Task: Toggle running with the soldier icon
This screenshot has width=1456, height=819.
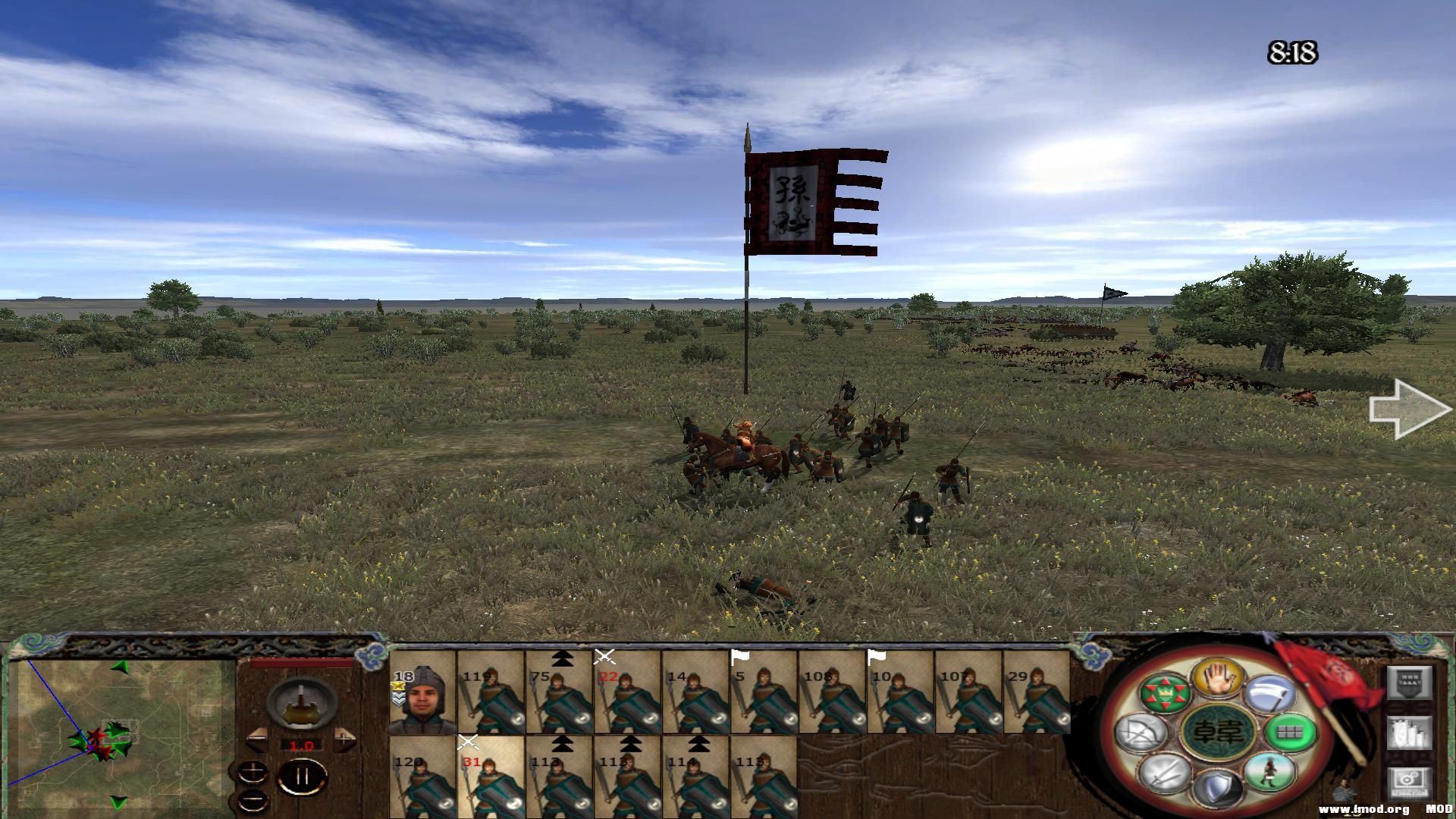Action: pos(1269,775)
